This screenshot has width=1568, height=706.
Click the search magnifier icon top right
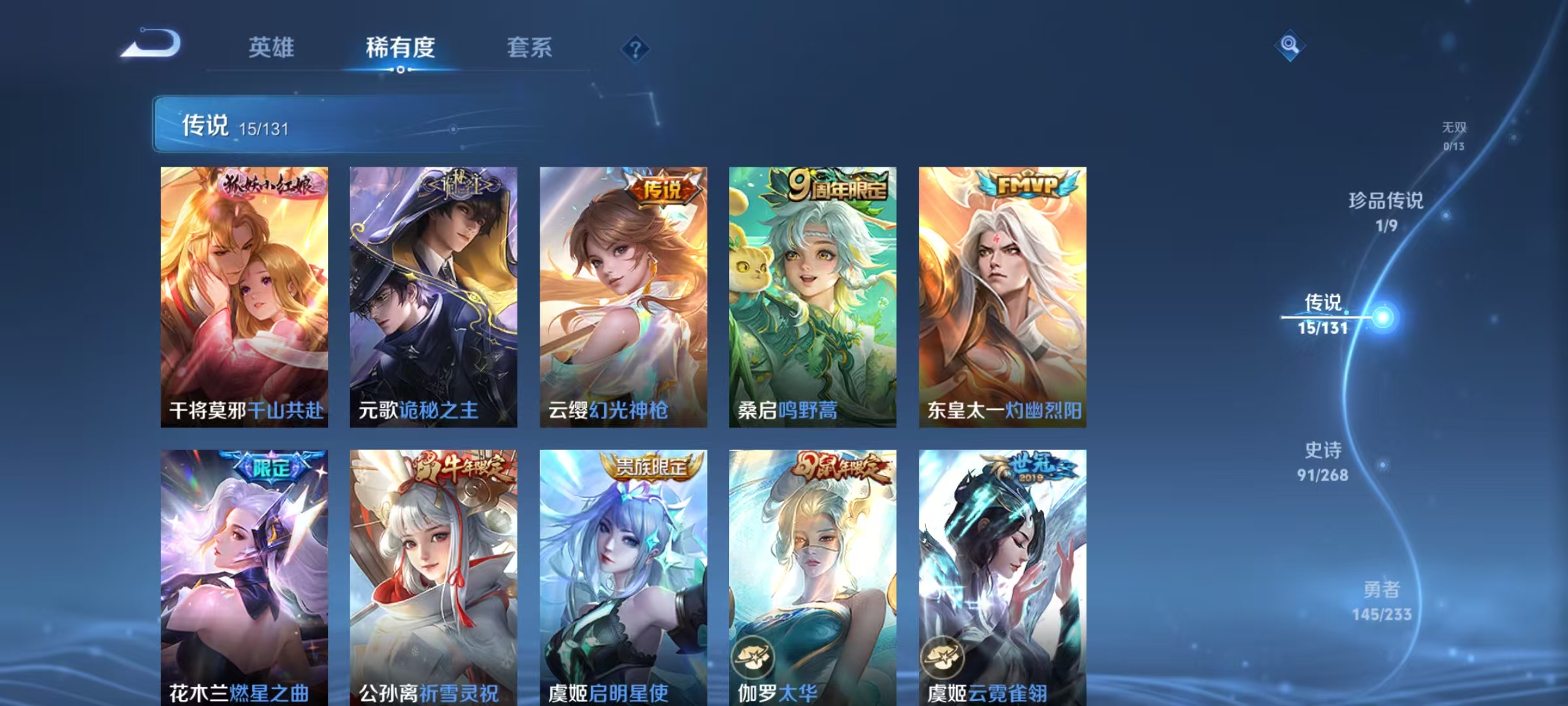coord(1288,47)
